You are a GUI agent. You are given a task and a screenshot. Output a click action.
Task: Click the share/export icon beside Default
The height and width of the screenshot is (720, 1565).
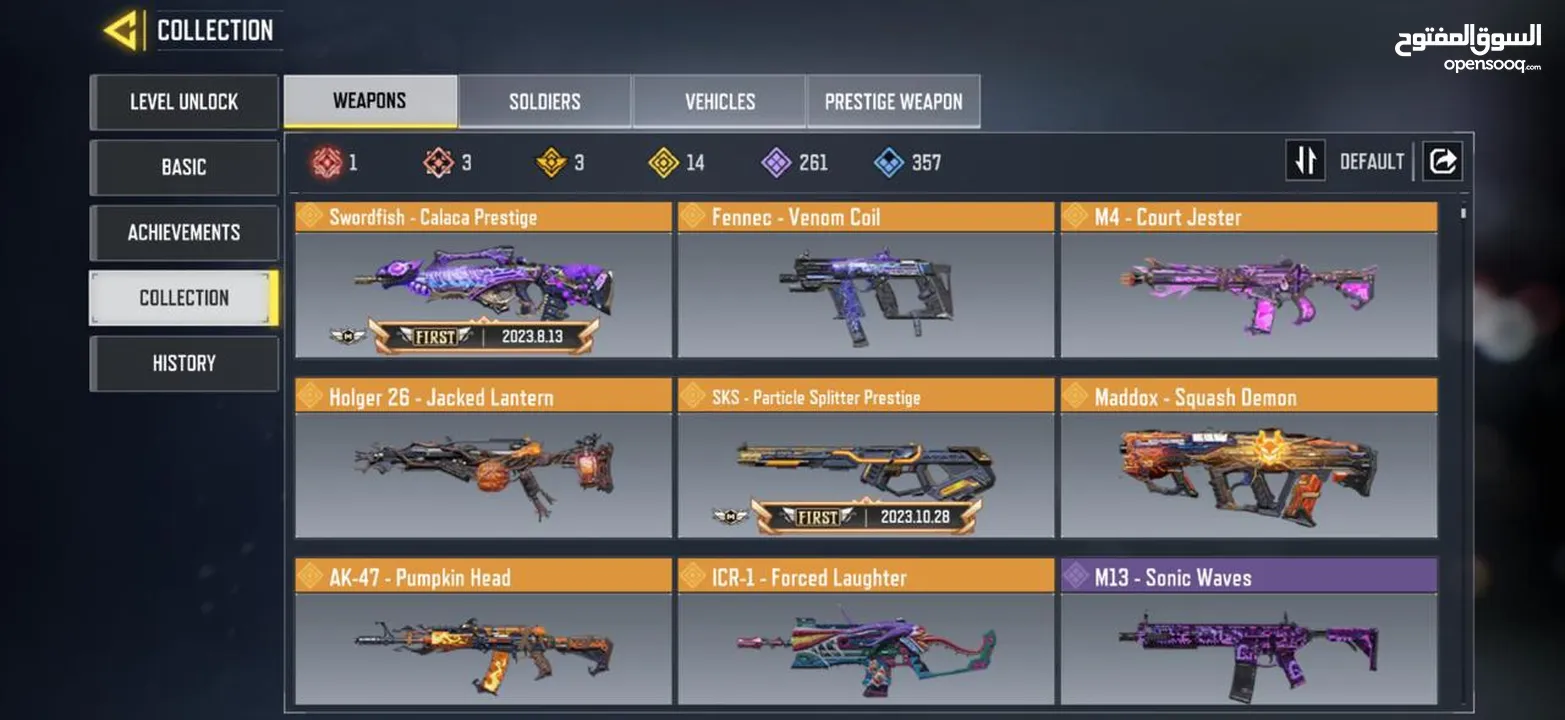click(1442, 160)
